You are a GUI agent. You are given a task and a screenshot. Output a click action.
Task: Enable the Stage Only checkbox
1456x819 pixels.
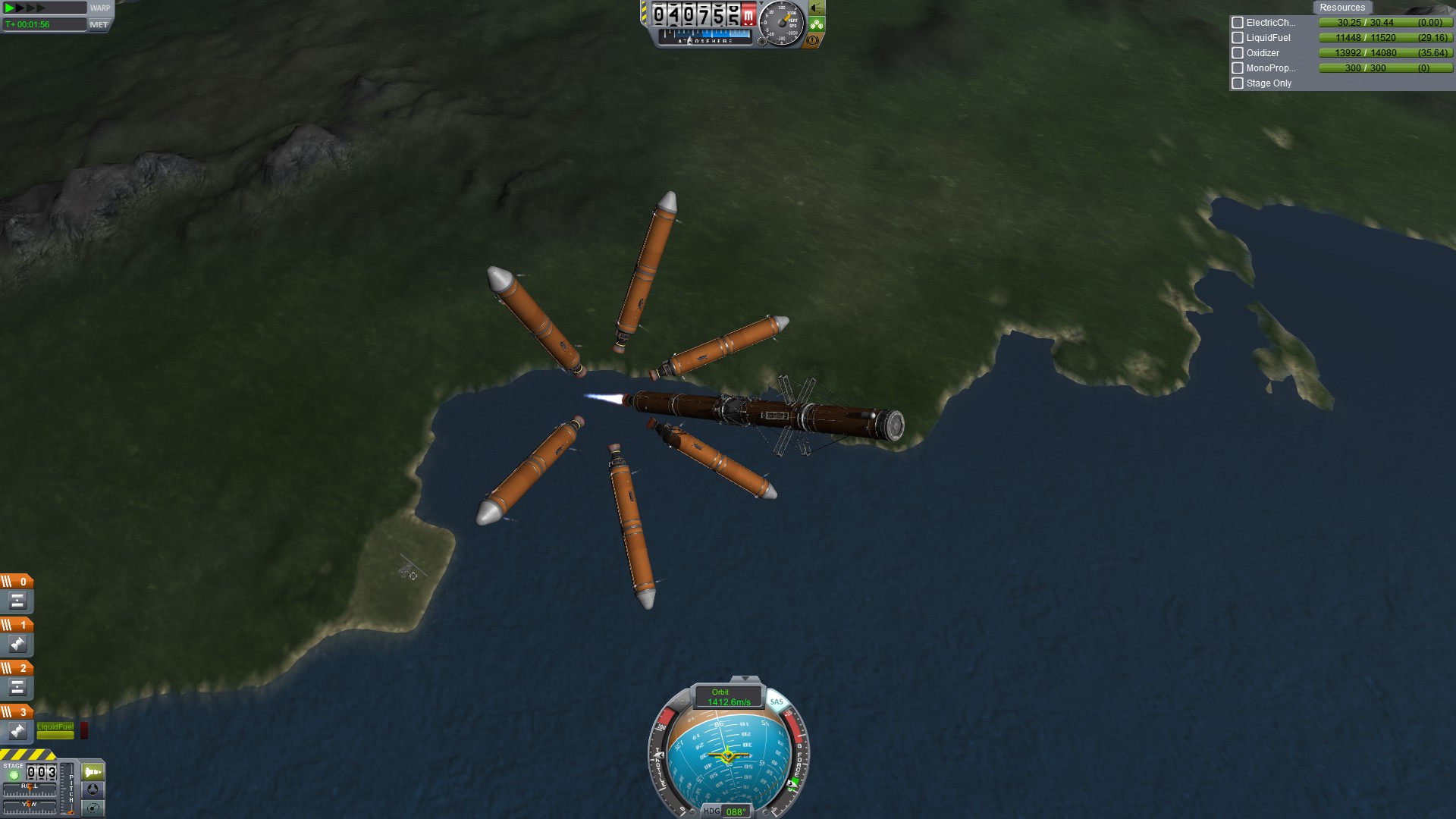click(x=1238, y=83)
